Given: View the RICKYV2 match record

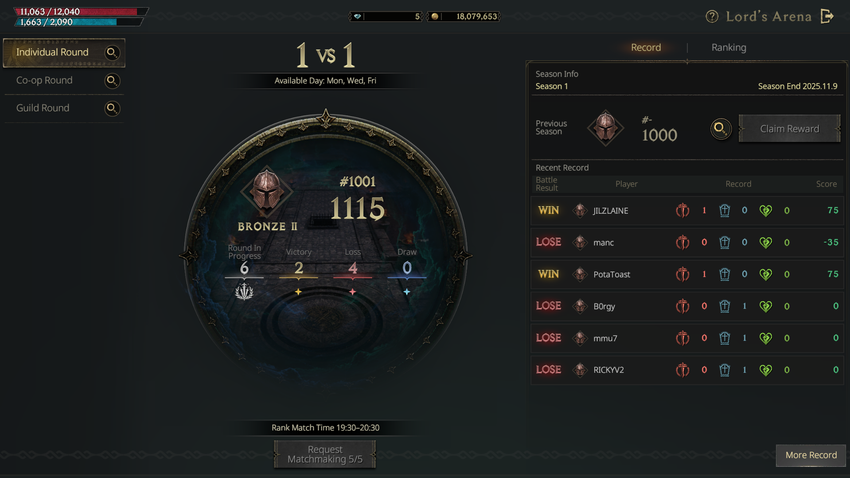Looking at the screenshot, I should [687, 370].
